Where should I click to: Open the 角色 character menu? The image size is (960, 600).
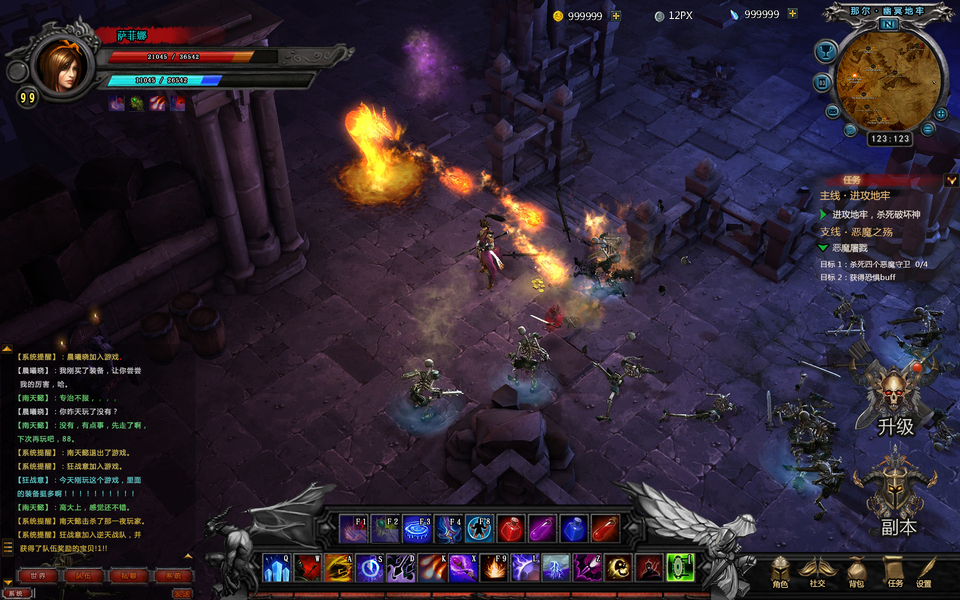point(780,572)
